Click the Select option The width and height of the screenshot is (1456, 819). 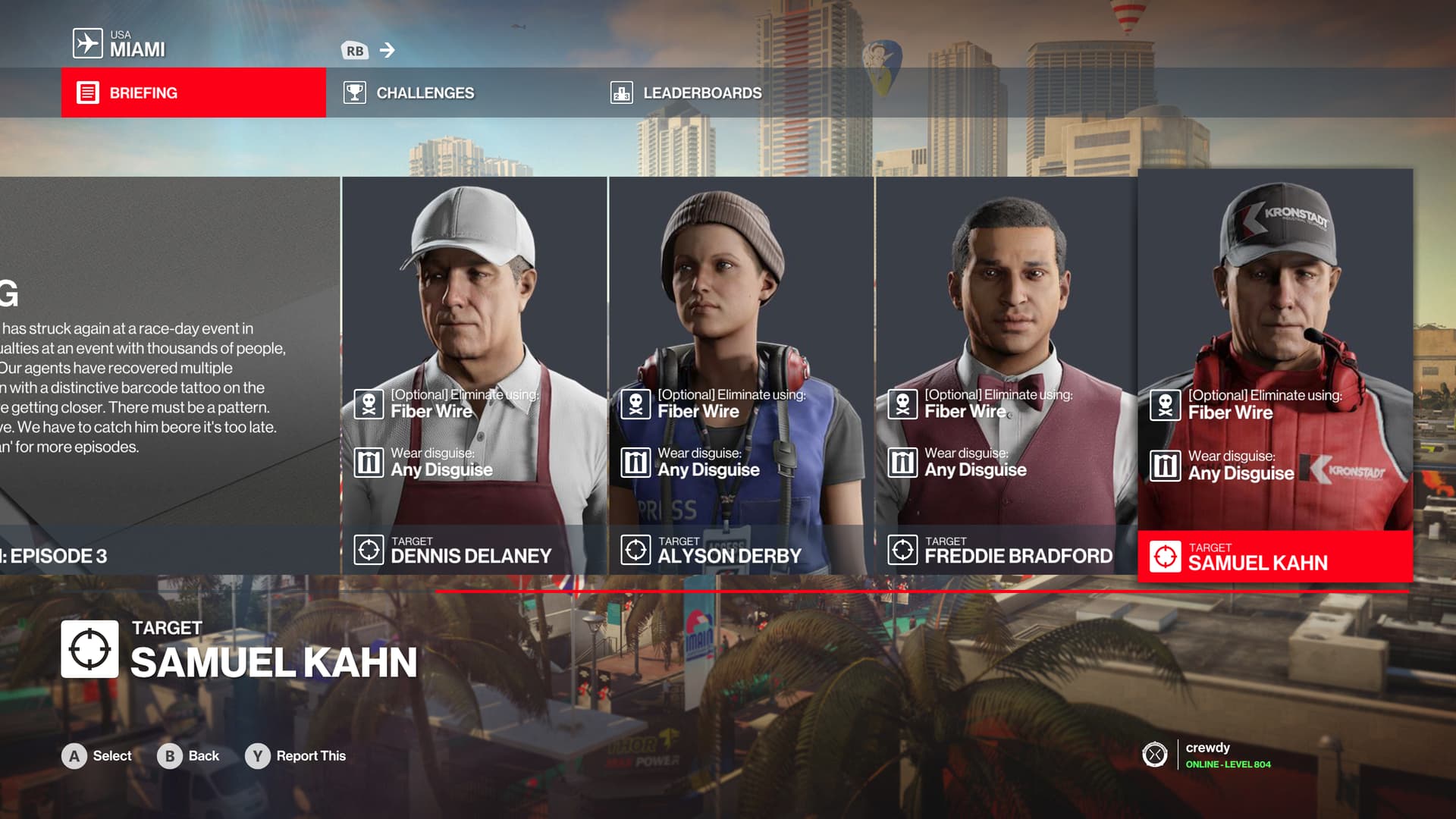tap(97, 756)
